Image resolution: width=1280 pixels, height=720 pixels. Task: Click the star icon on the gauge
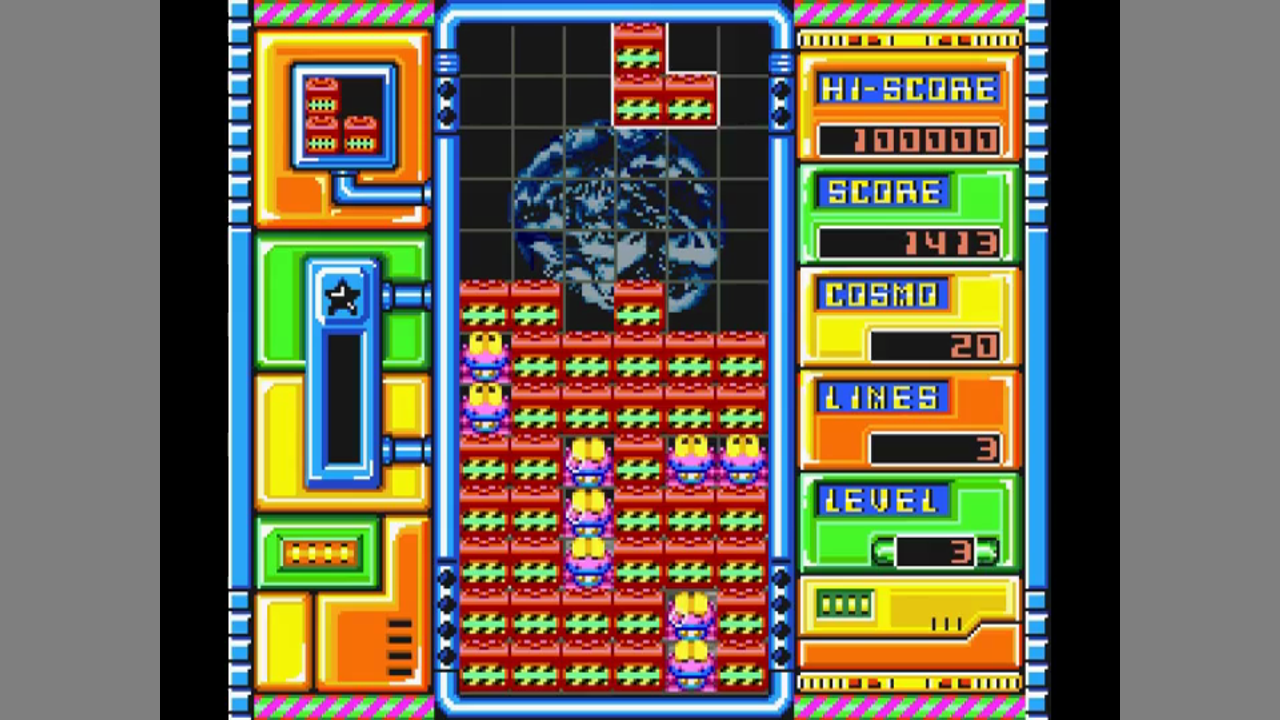[343, 297]
